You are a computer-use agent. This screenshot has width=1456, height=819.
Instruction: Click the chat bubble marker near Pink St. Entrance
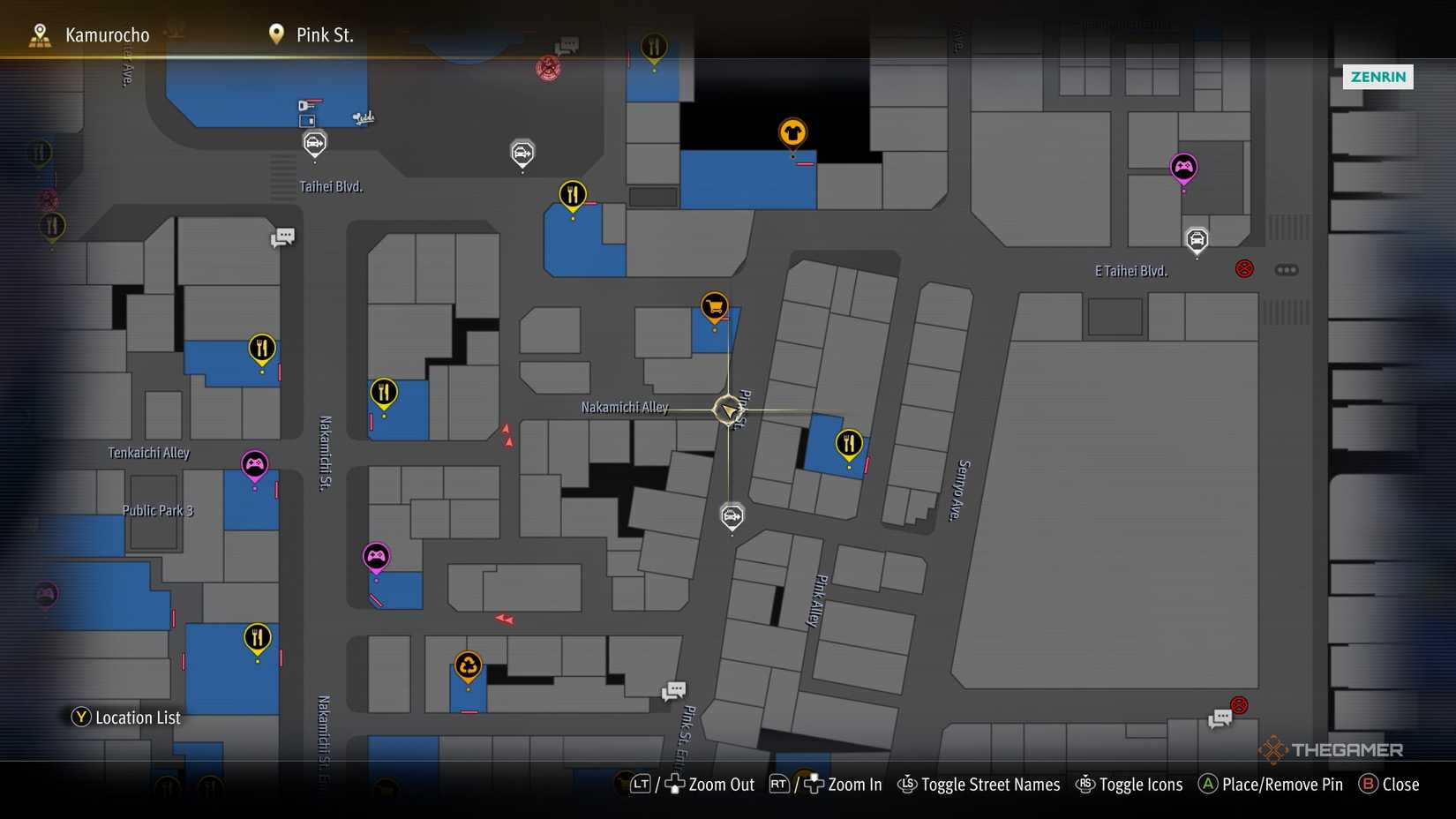pos(673,689)
